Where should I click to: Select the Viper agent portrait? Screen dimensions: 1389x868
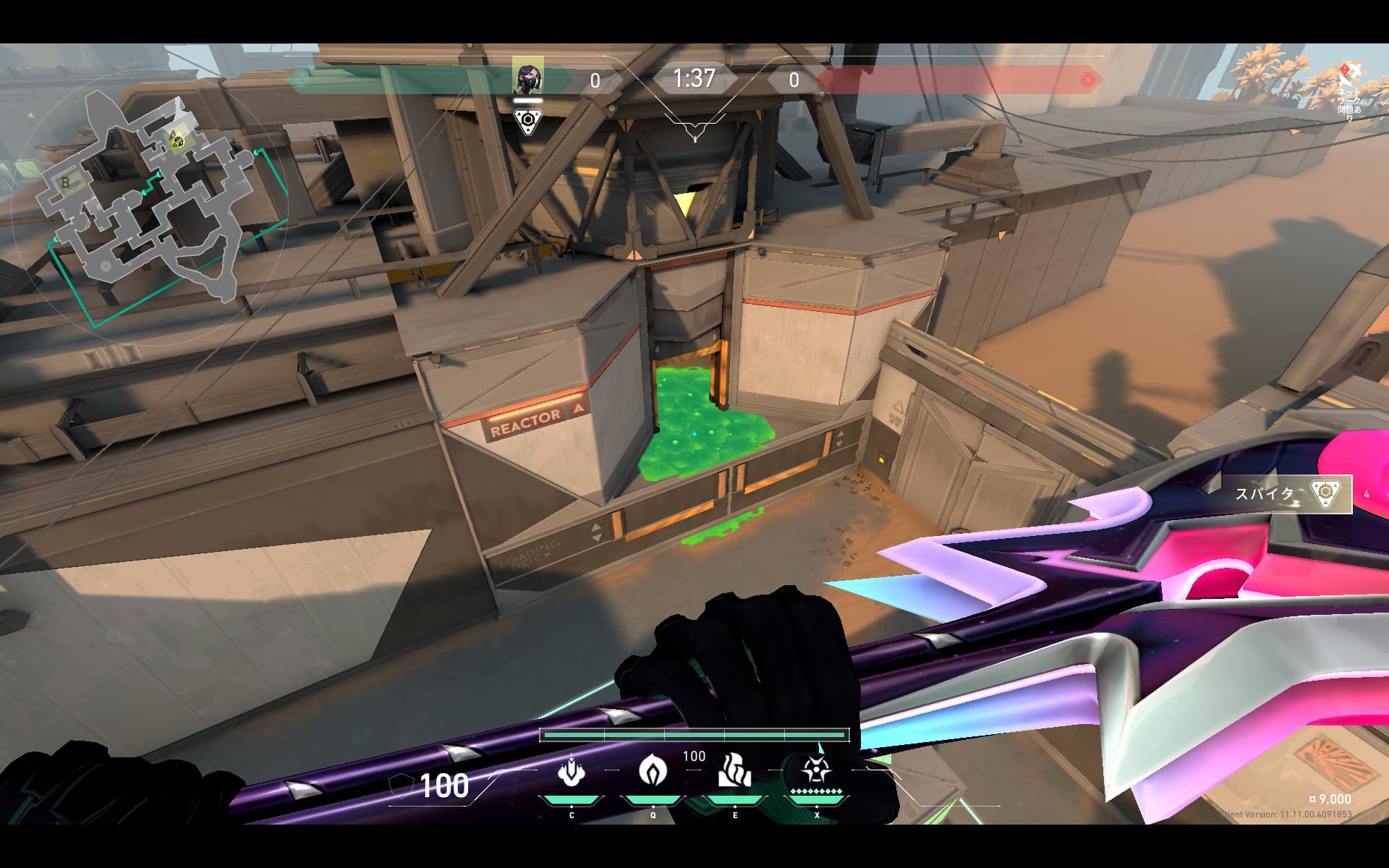(527, 76)
